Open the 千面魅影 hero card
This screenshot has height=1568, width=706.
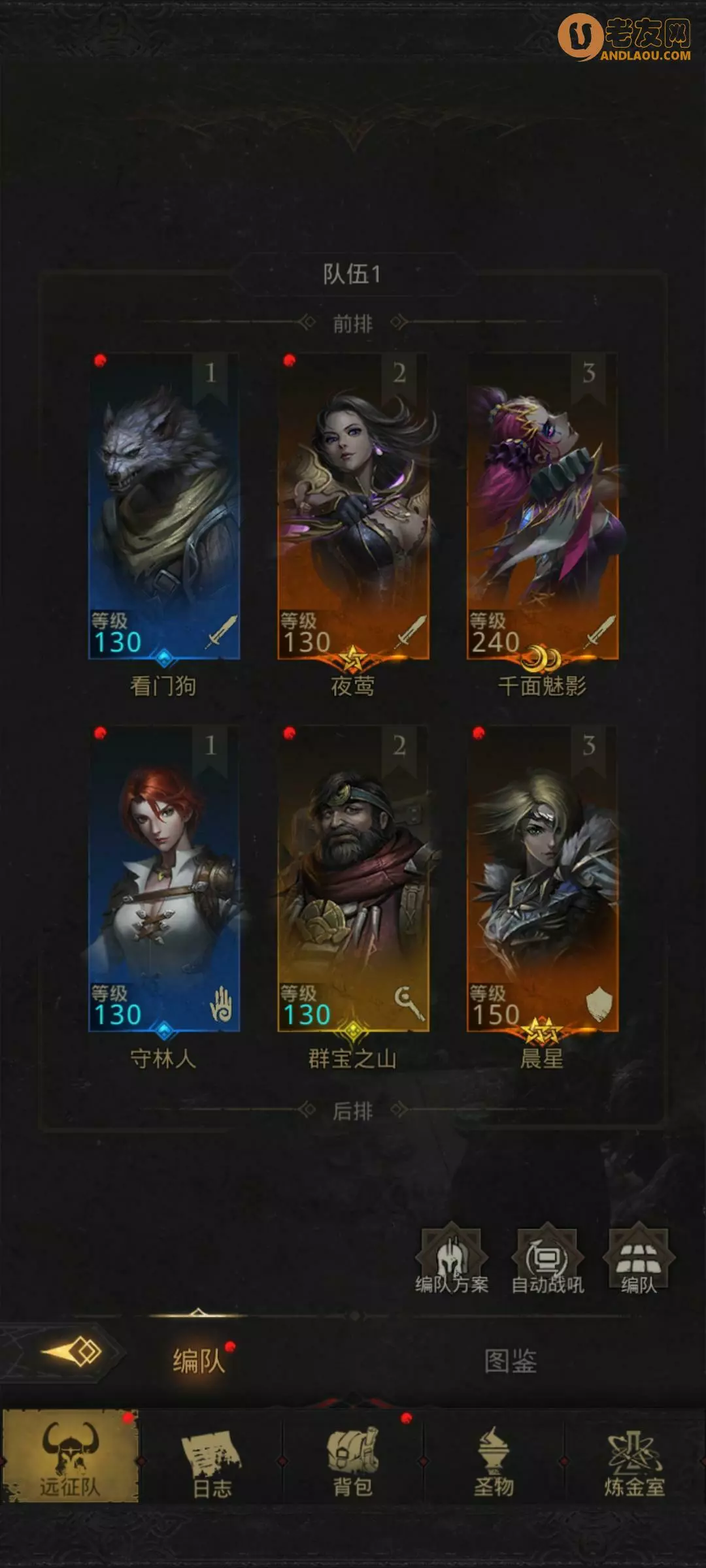click(x=542, y=506)
